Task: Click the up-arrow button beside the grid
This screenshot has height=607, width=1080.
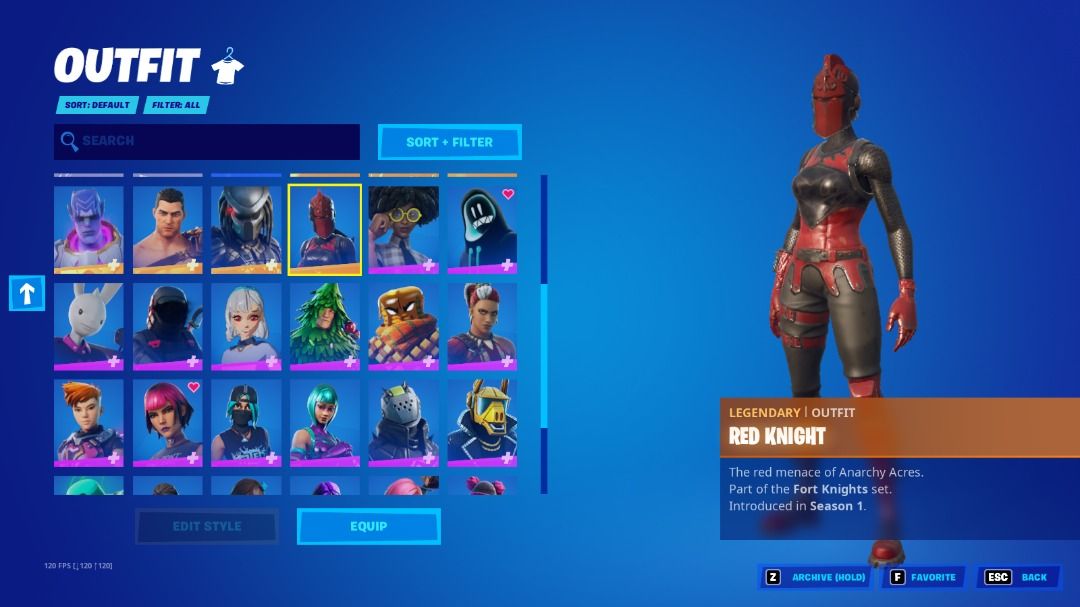Action: coord(27,293)
